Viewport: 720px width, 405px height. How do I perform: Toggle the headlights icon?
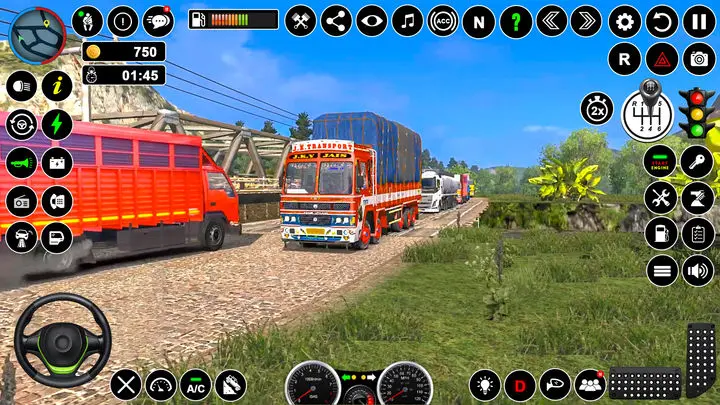21,87
